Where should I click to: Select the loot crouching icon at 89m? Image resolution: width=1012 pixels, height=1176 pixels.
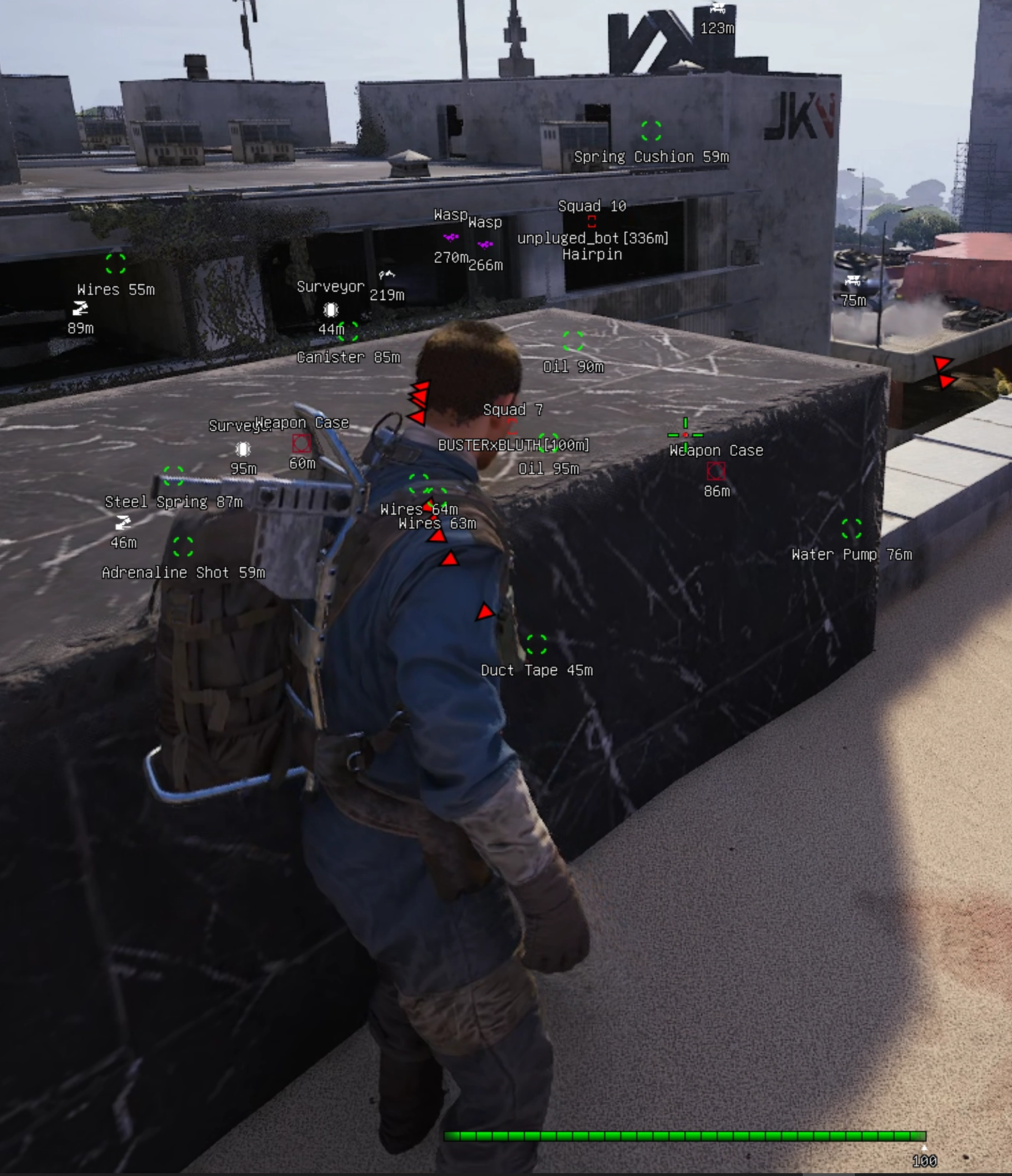(81, 307)
